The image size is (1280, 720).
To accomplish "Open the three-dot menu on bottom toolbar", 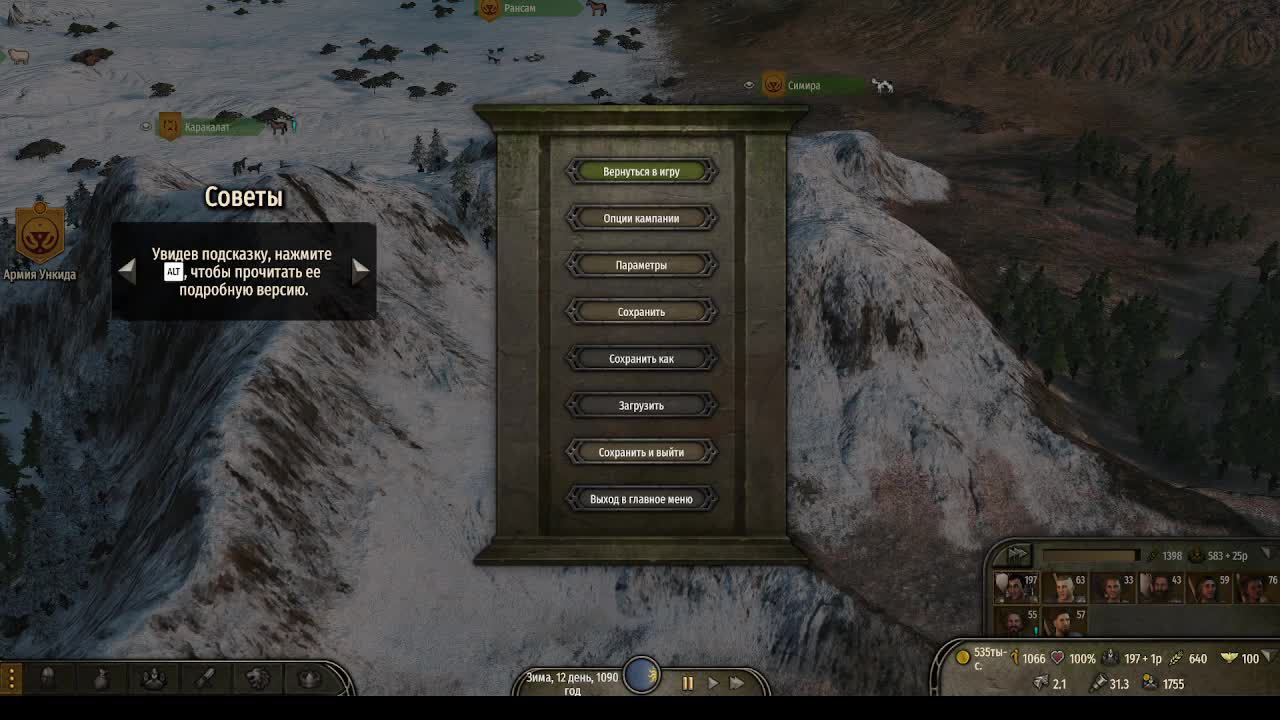I will pos(10,677).
